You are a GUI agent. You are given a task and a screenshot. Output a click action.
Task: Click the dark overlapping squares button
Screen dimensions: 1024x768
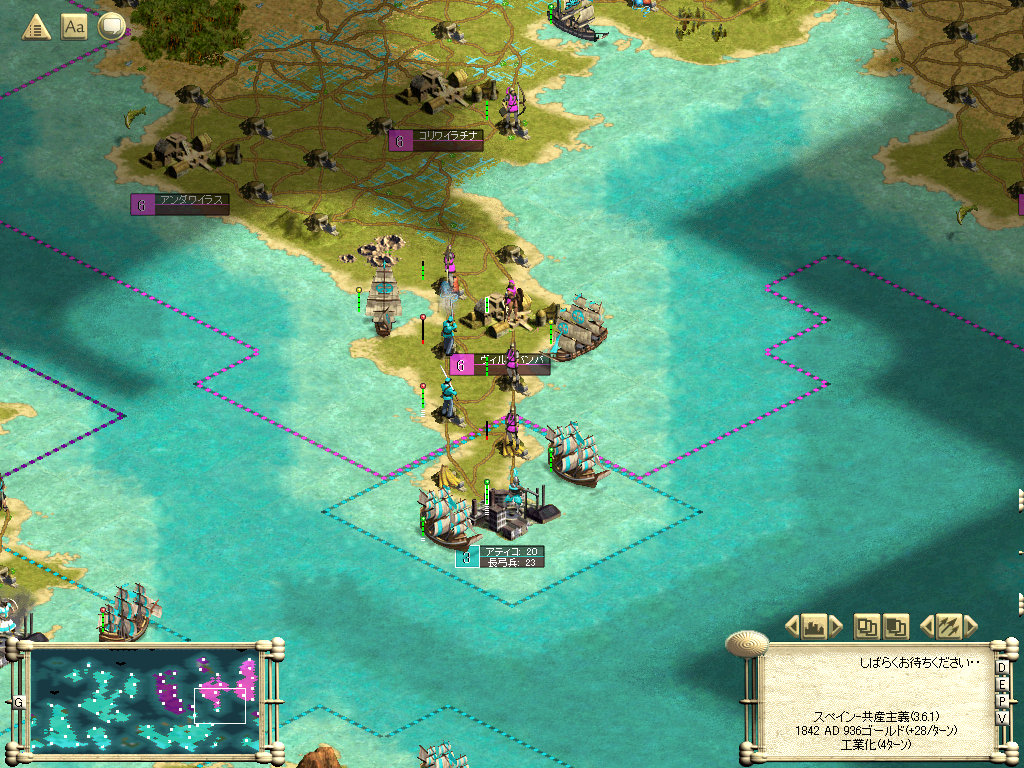896,627
